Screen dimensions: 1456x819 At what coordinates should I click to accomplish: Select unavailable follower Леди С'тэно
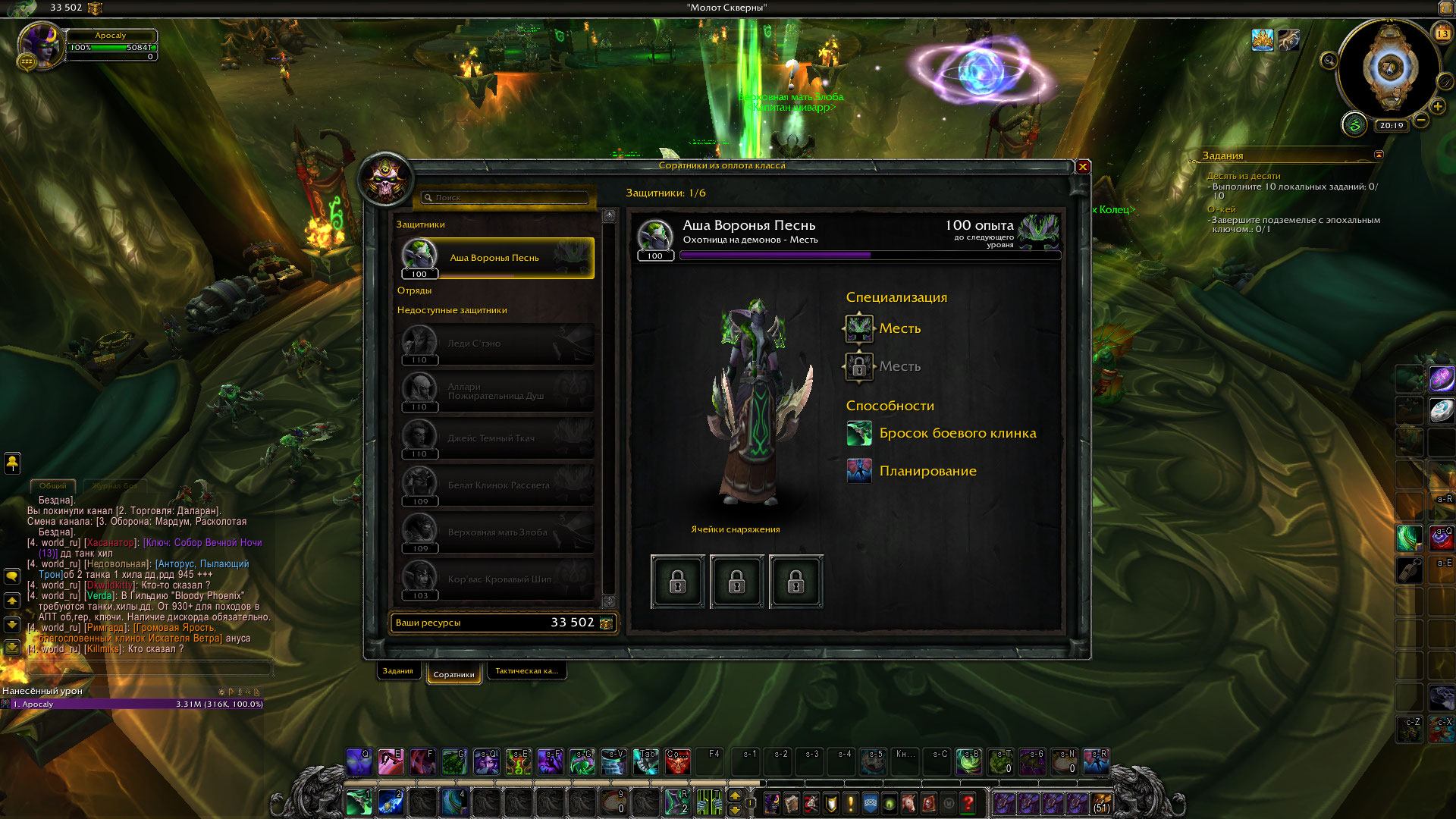coord(494,344)
